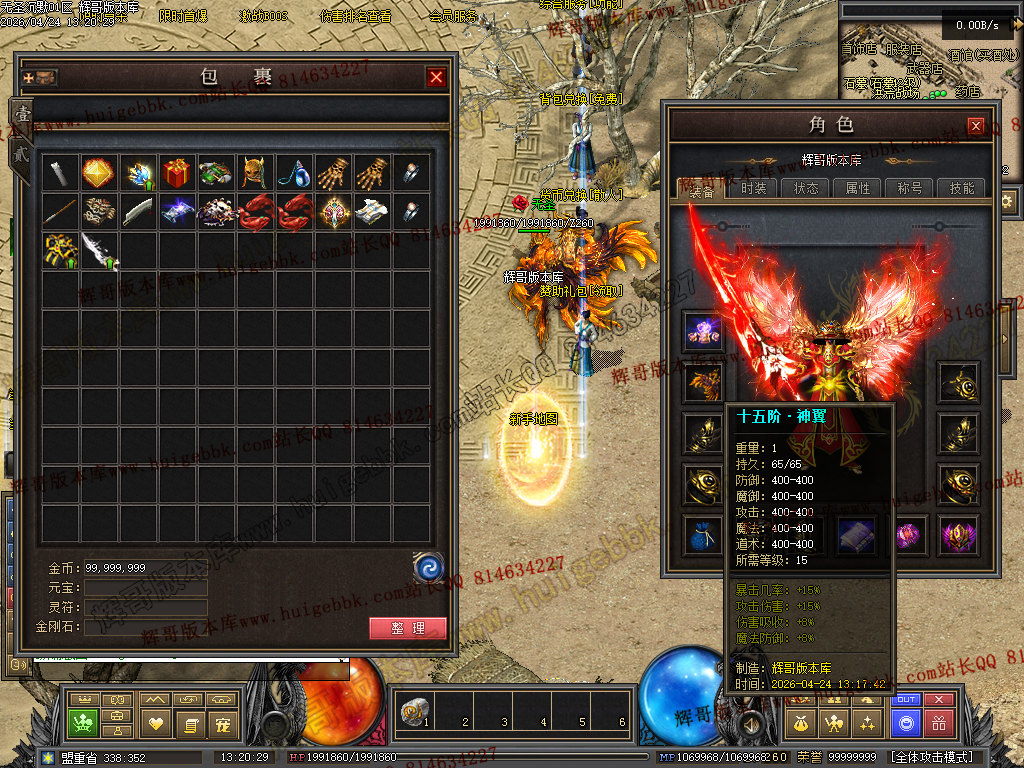Screen dimensions: 1024x768
Task: Select the 称号 title tab
Action: (910, 188)
